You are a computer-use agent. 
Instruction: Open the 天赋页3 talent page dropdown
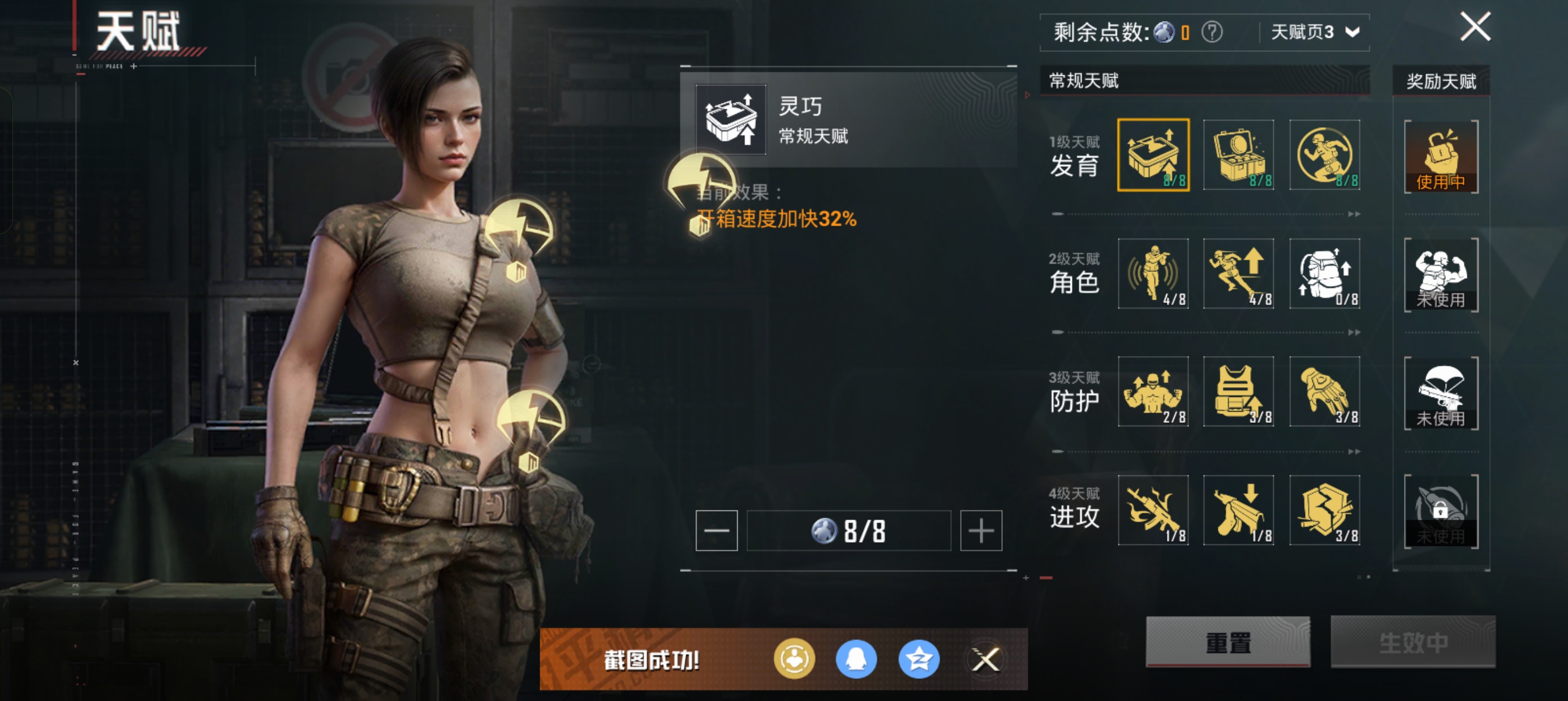coord(1315,32)
